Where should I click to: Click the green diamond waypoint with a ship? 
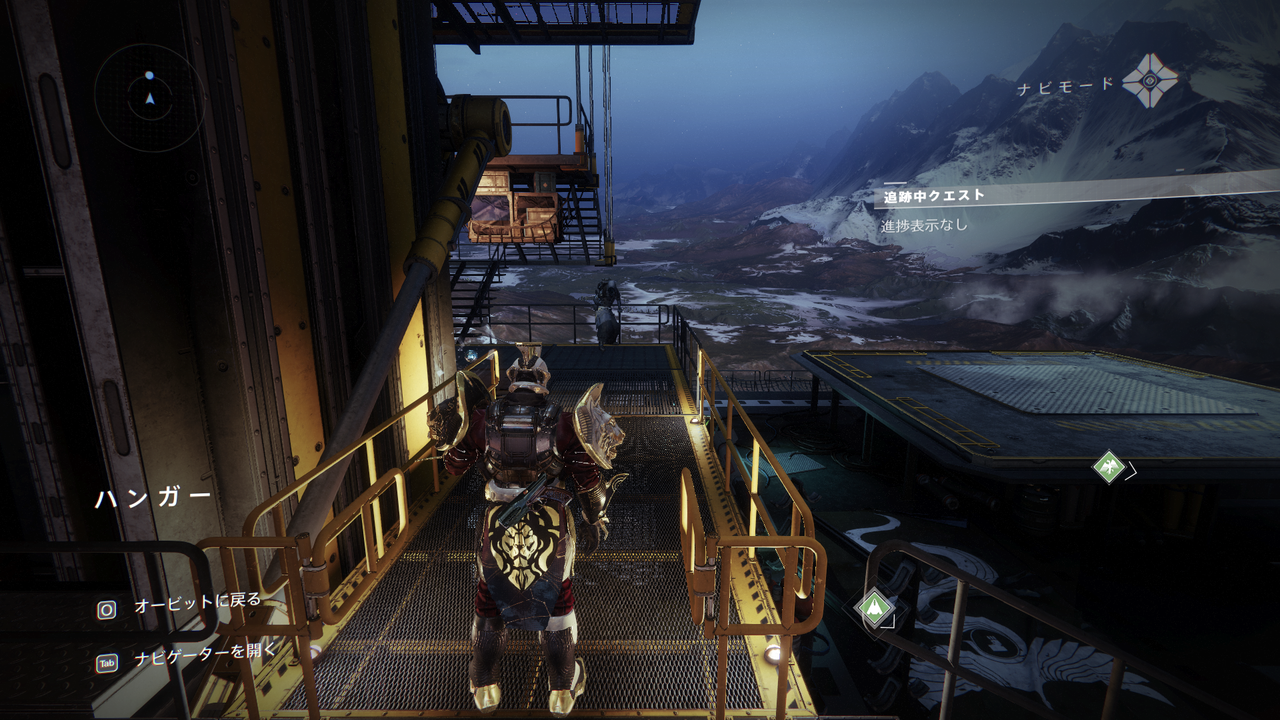[x=875, y=607]
